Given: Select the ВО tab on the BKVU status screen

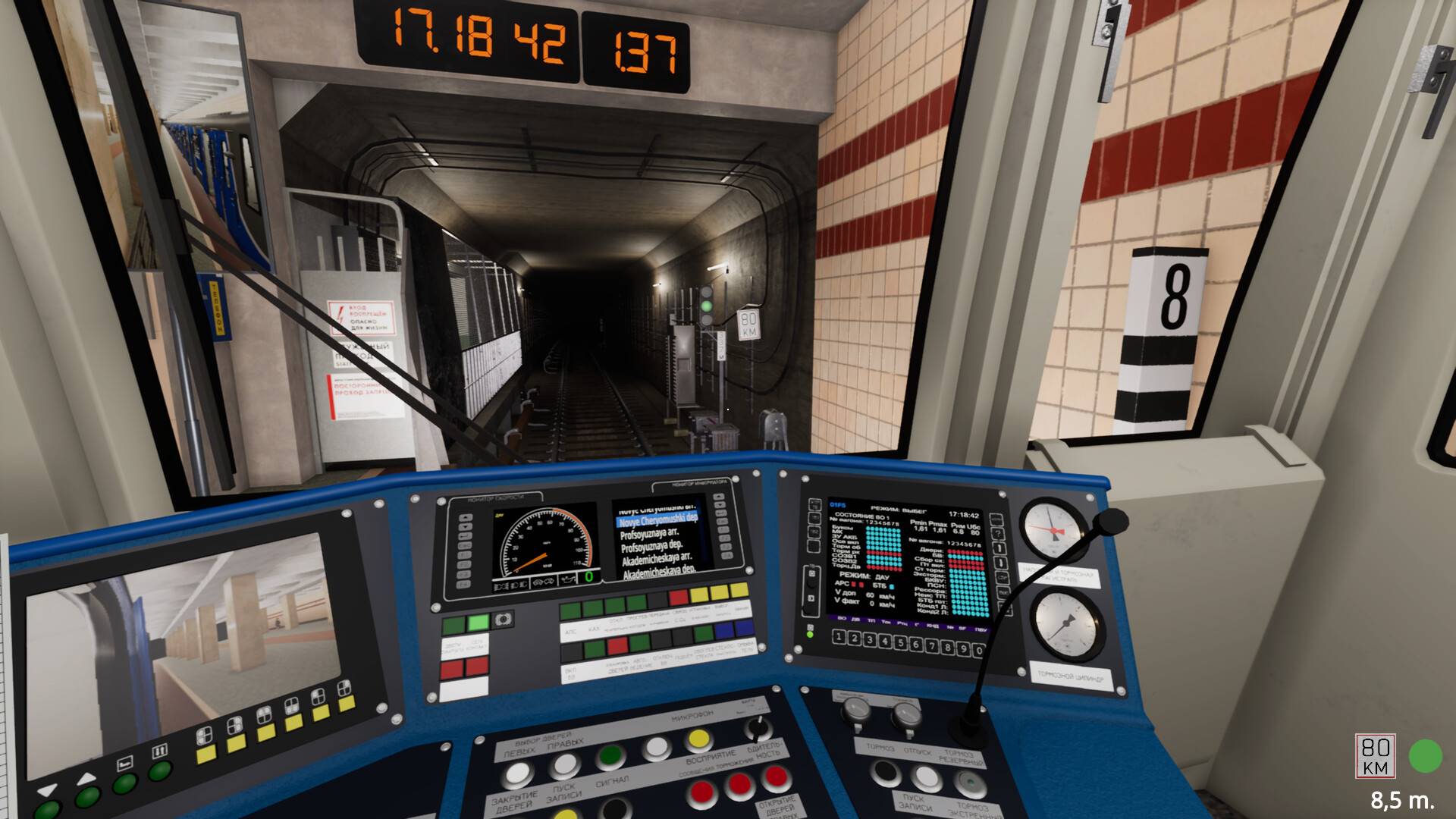Looking at the screenshot, I should point(842,618).
